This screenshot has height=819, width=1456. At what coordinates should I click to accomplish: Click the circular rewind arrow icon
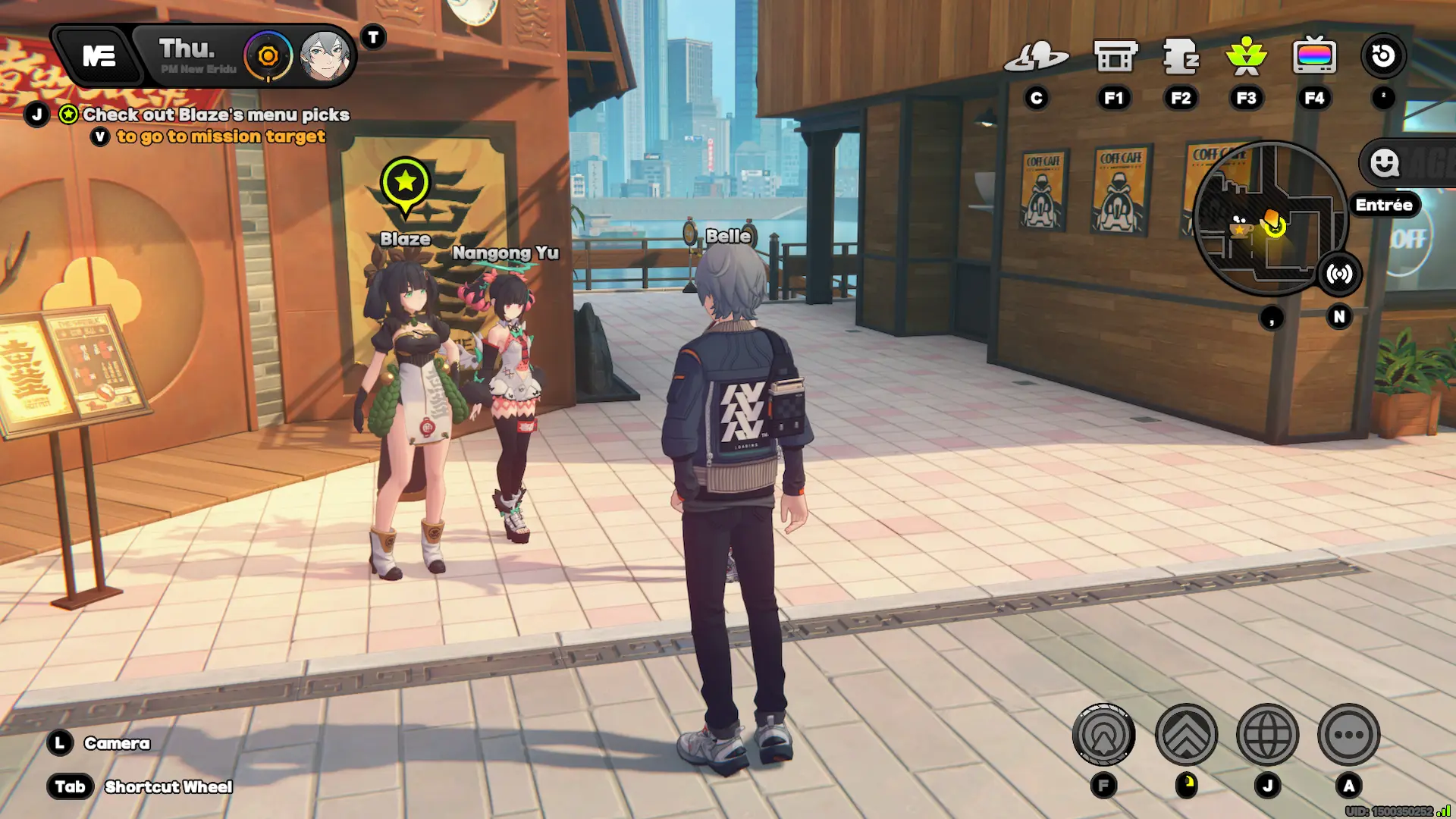(x=1383, y=56)
